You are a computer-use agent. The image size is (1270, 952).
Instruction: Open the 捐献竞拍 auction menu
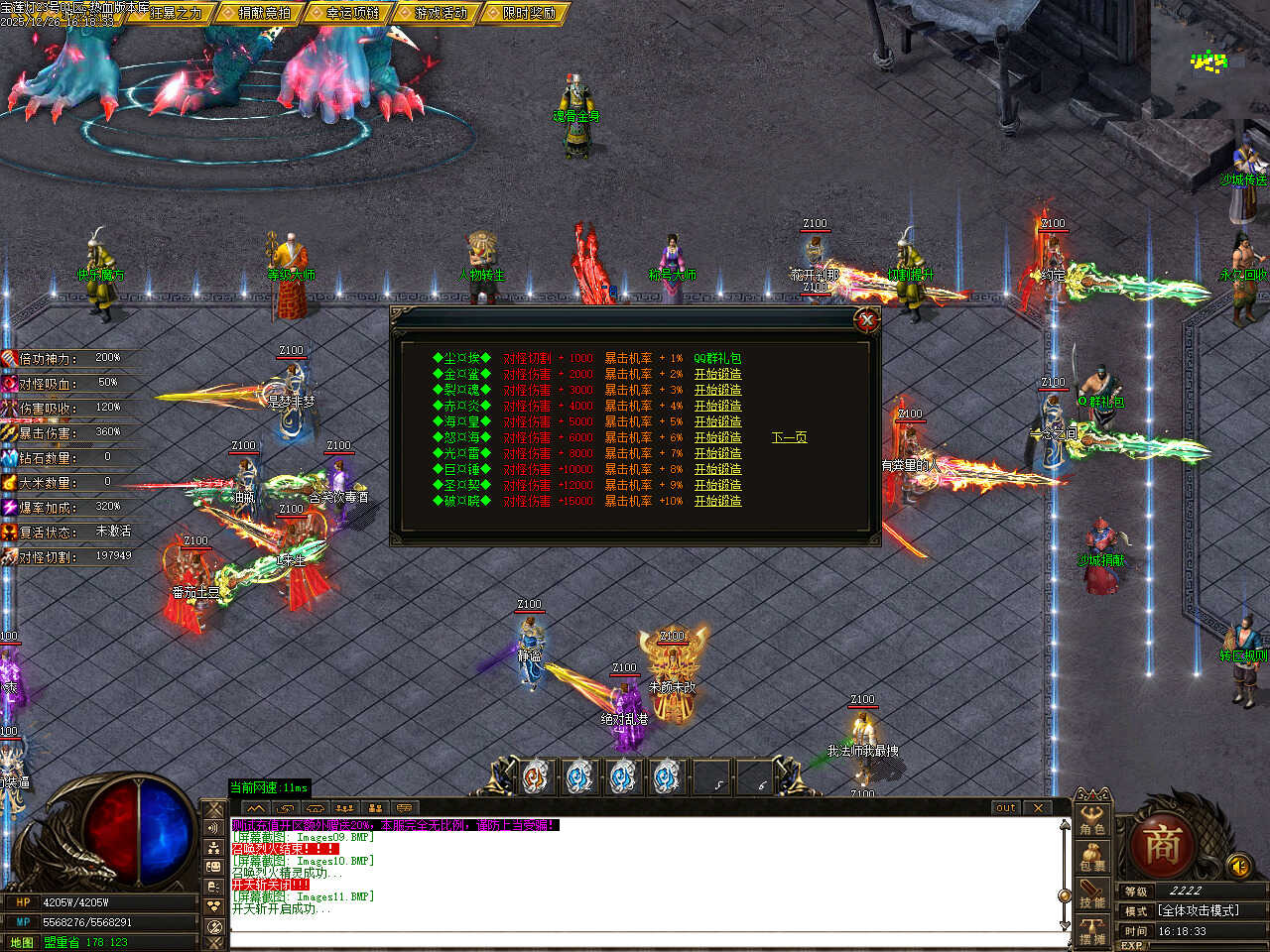pos(263,13)
